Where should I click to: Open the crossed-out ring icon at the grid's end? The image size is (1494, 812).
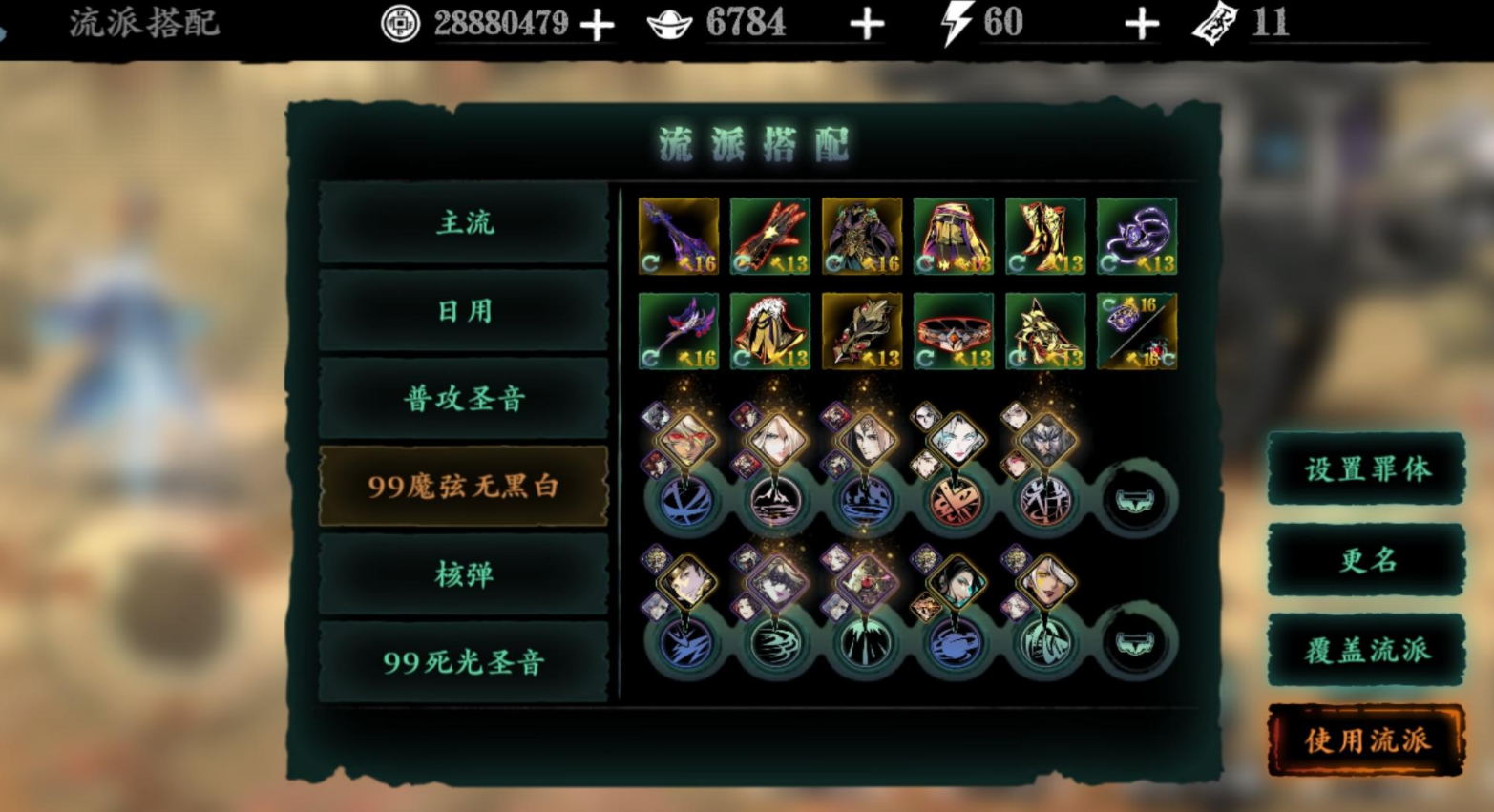[x=1136, y=330]
